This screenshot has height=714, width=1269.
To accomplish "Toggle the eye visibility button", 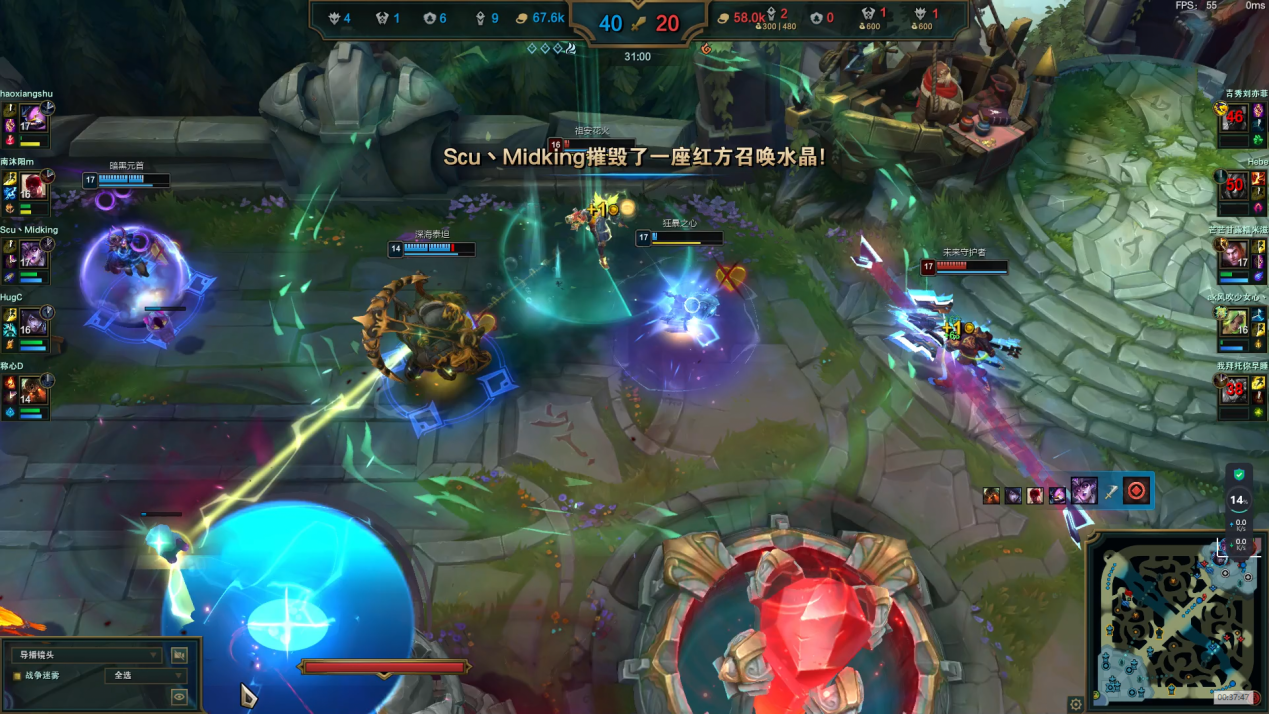I will pyautogui.click(x=179, y=697).
